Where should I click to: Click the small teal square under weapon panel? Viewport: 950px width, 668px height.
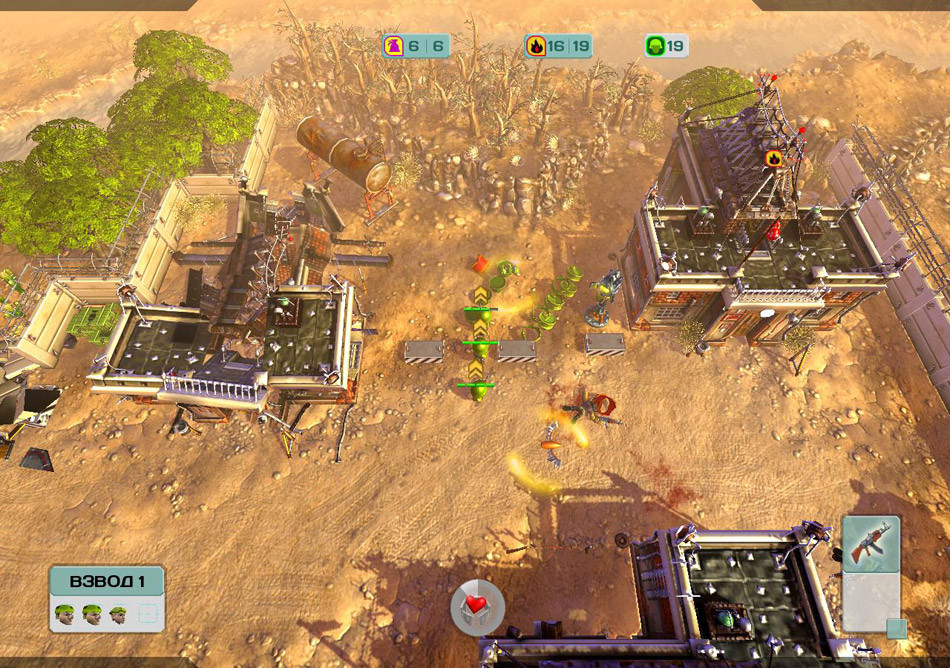coord(896,629)
